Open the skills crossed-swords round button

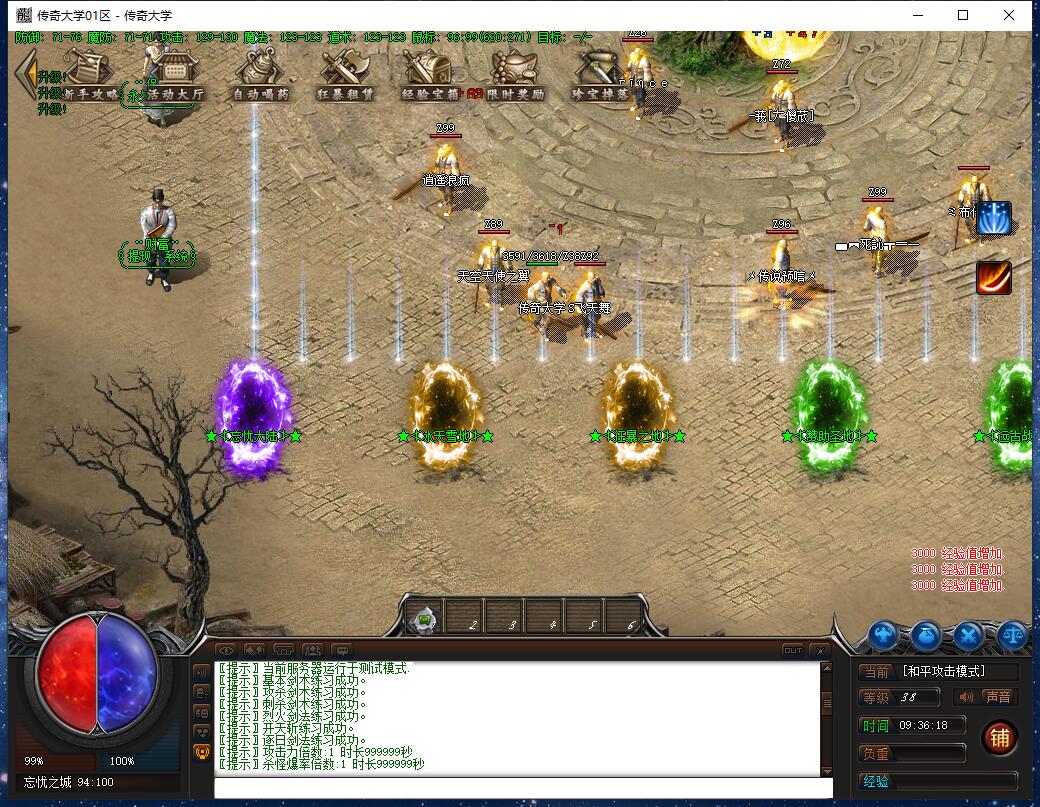(x=969, y=635)
